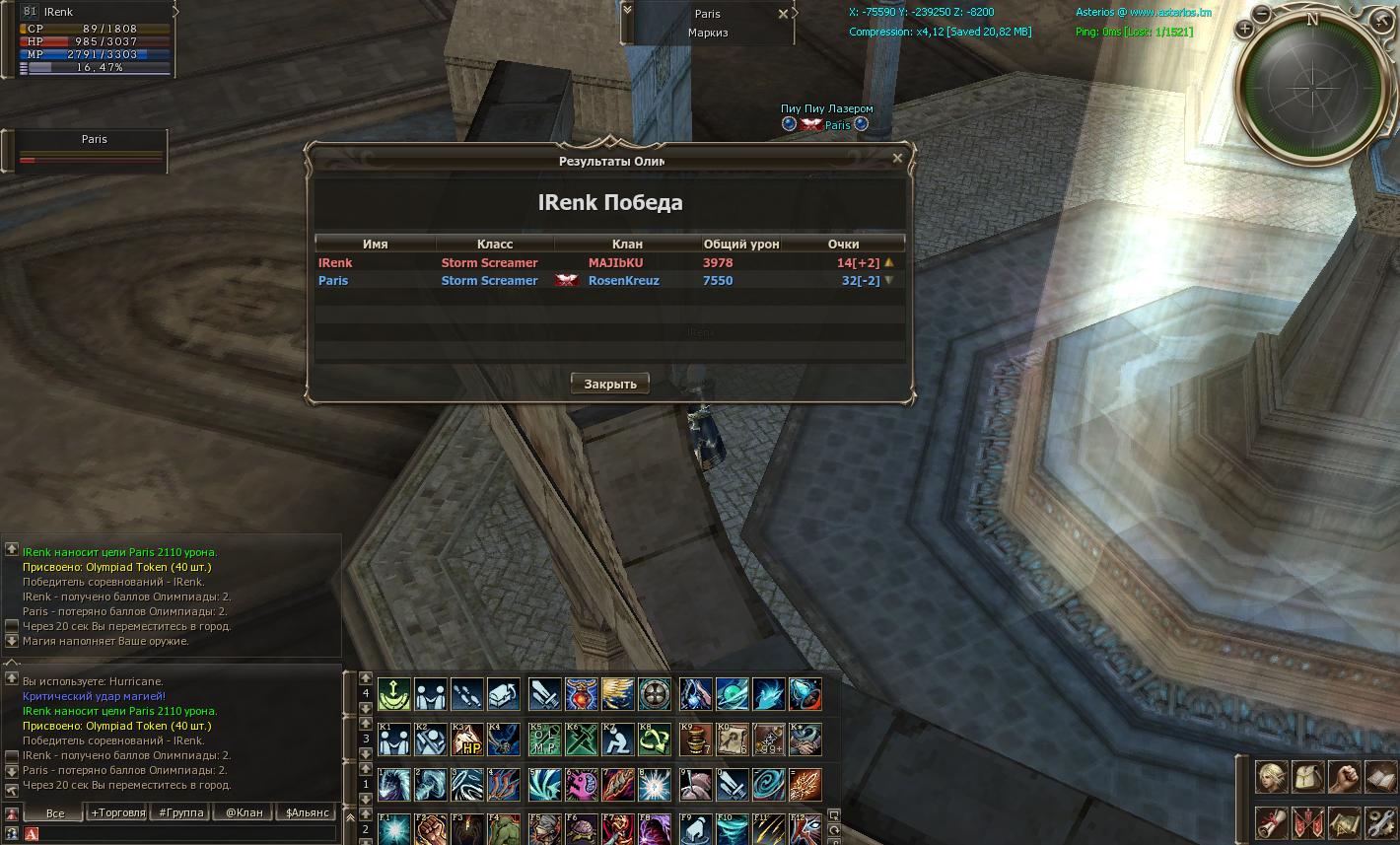Open the clan banners icon
Image resolution: width=1400 pixels, height=845 pixels.
click(1308, 822)
